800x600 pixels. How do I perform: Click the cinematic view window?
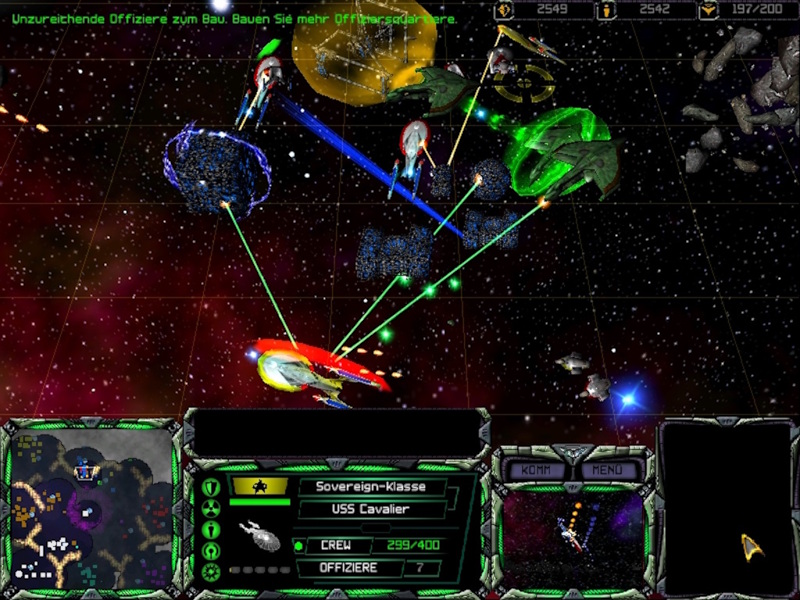tap(573, 537)
